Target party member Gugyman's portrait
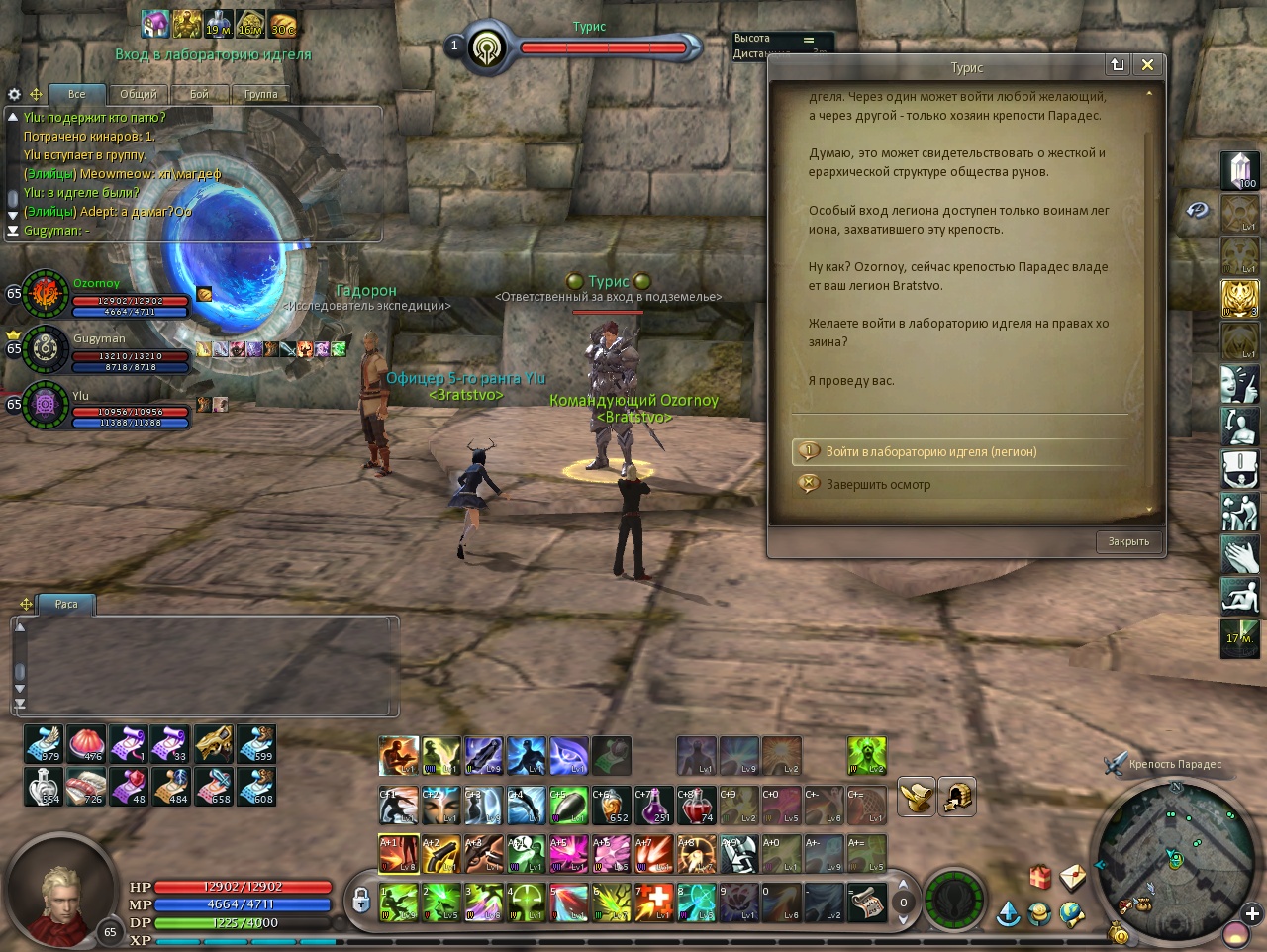Viewport: 1267px width, 952px height. (x=46, y=347)
